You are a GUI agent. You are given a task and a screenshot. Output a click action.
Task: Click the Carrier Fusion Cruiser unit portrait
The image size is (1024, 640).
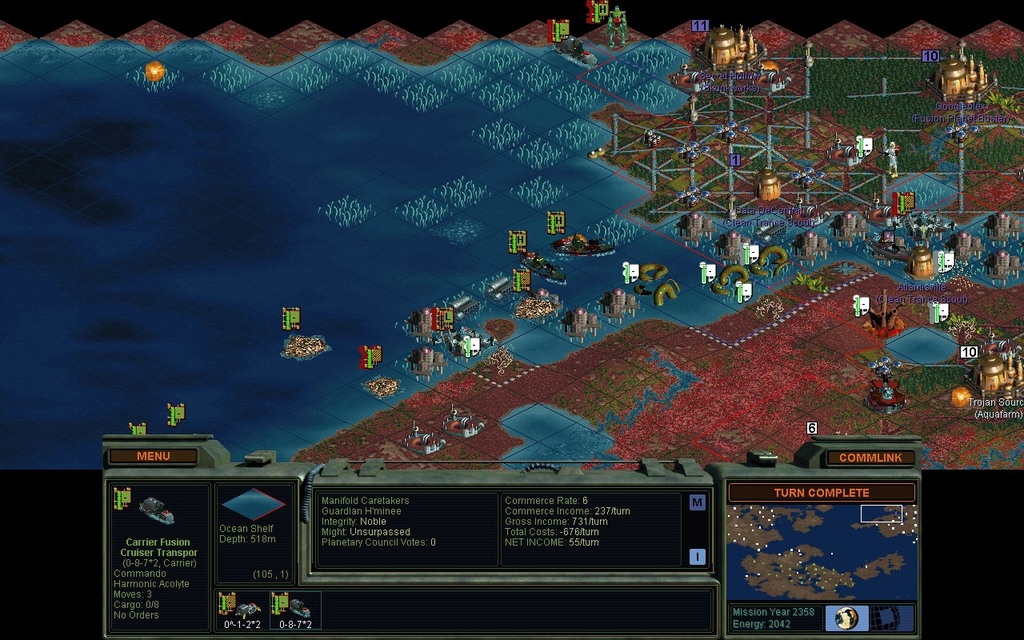click(x=157, y=512)
